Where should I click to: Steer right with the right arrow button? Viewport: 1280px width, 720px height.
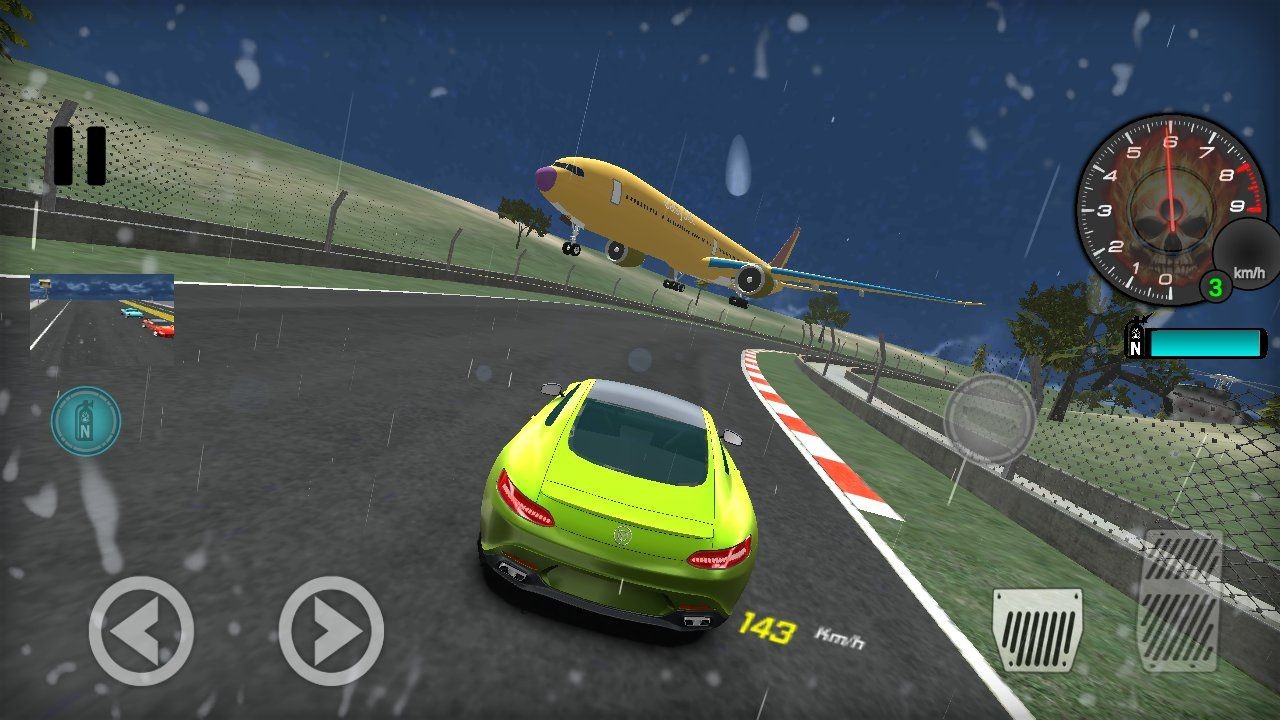(331, 630)
